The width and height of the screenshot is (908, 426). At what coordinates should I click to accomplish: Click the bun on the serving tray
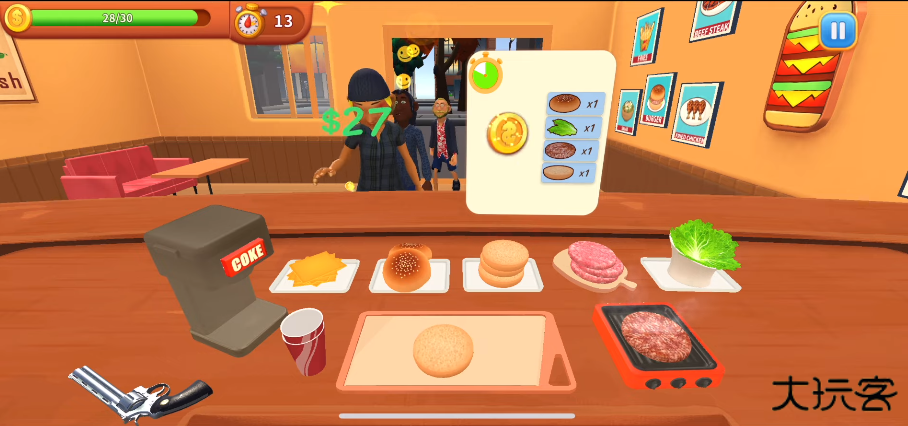(x=443, y=350)
